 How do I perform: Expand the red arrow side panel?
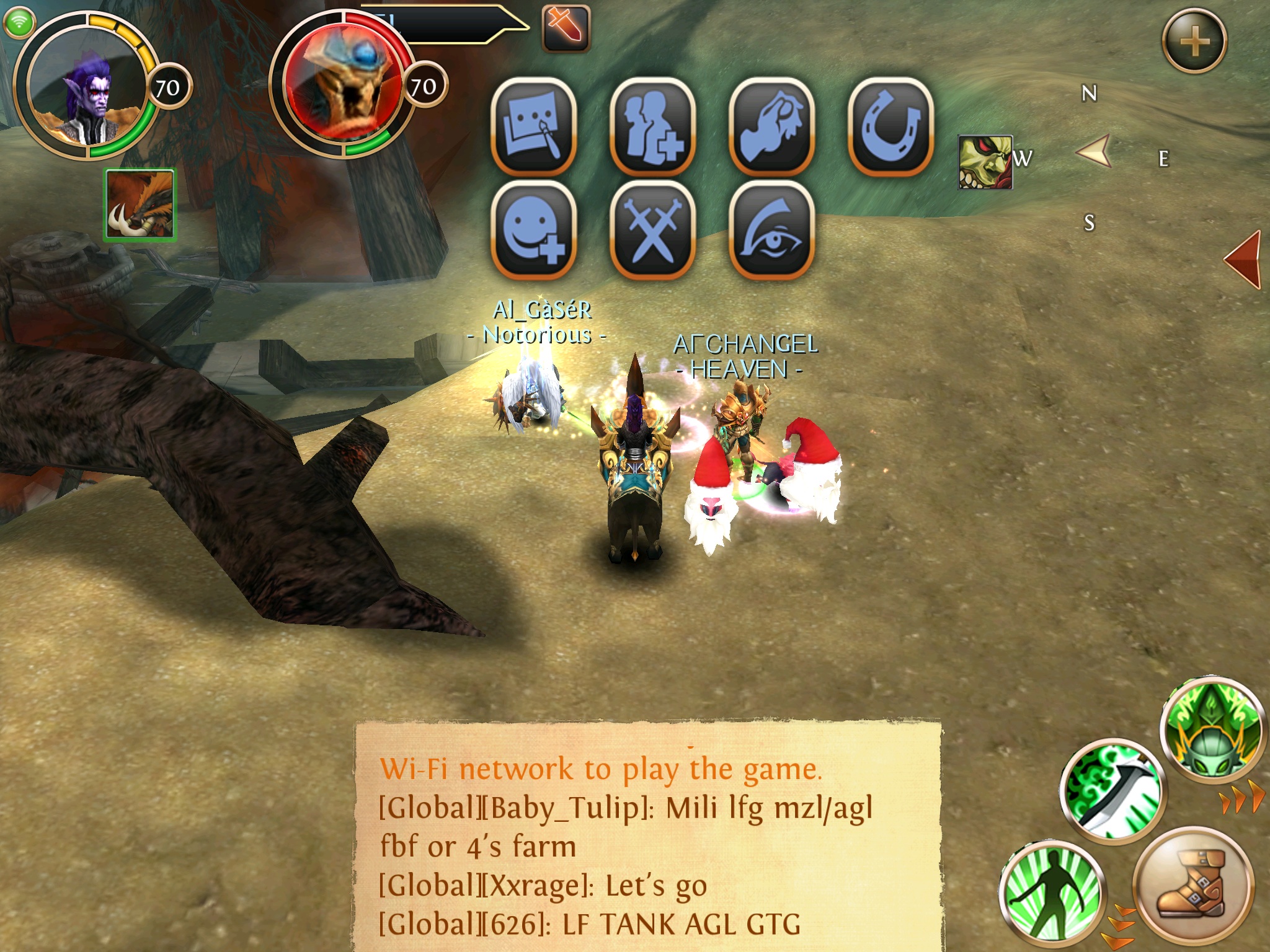[1243, 259]
